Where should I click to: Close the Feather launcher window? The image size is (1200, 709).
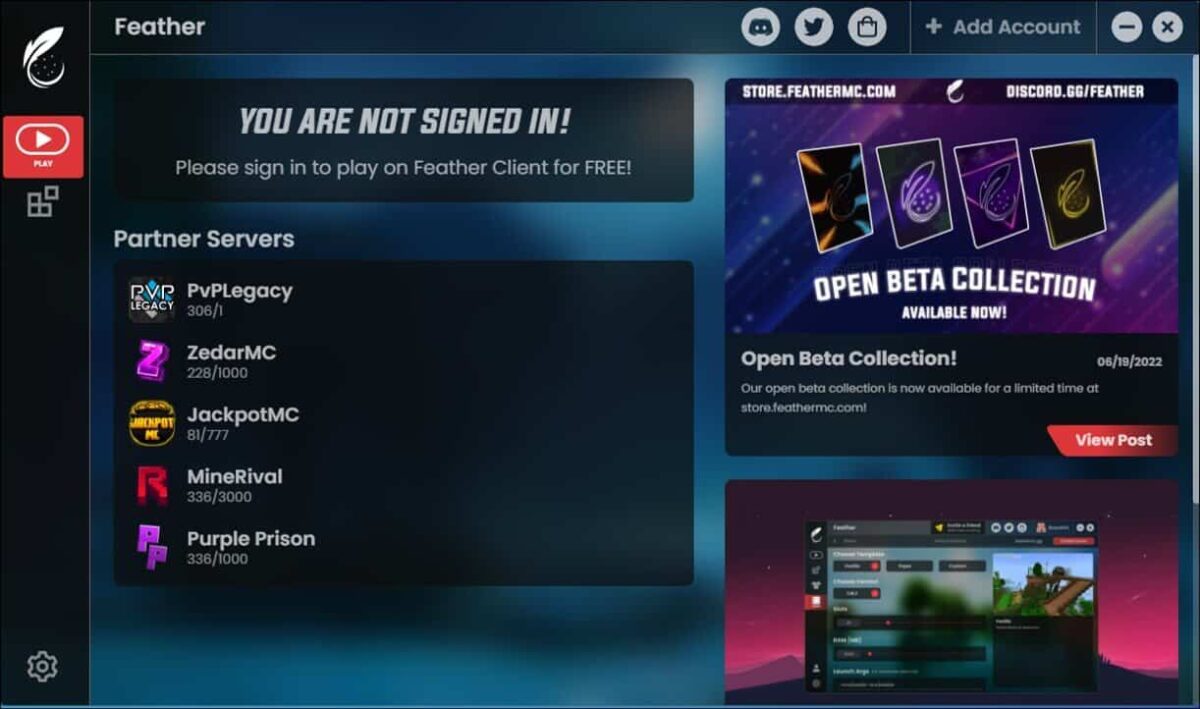(1167, 27)
